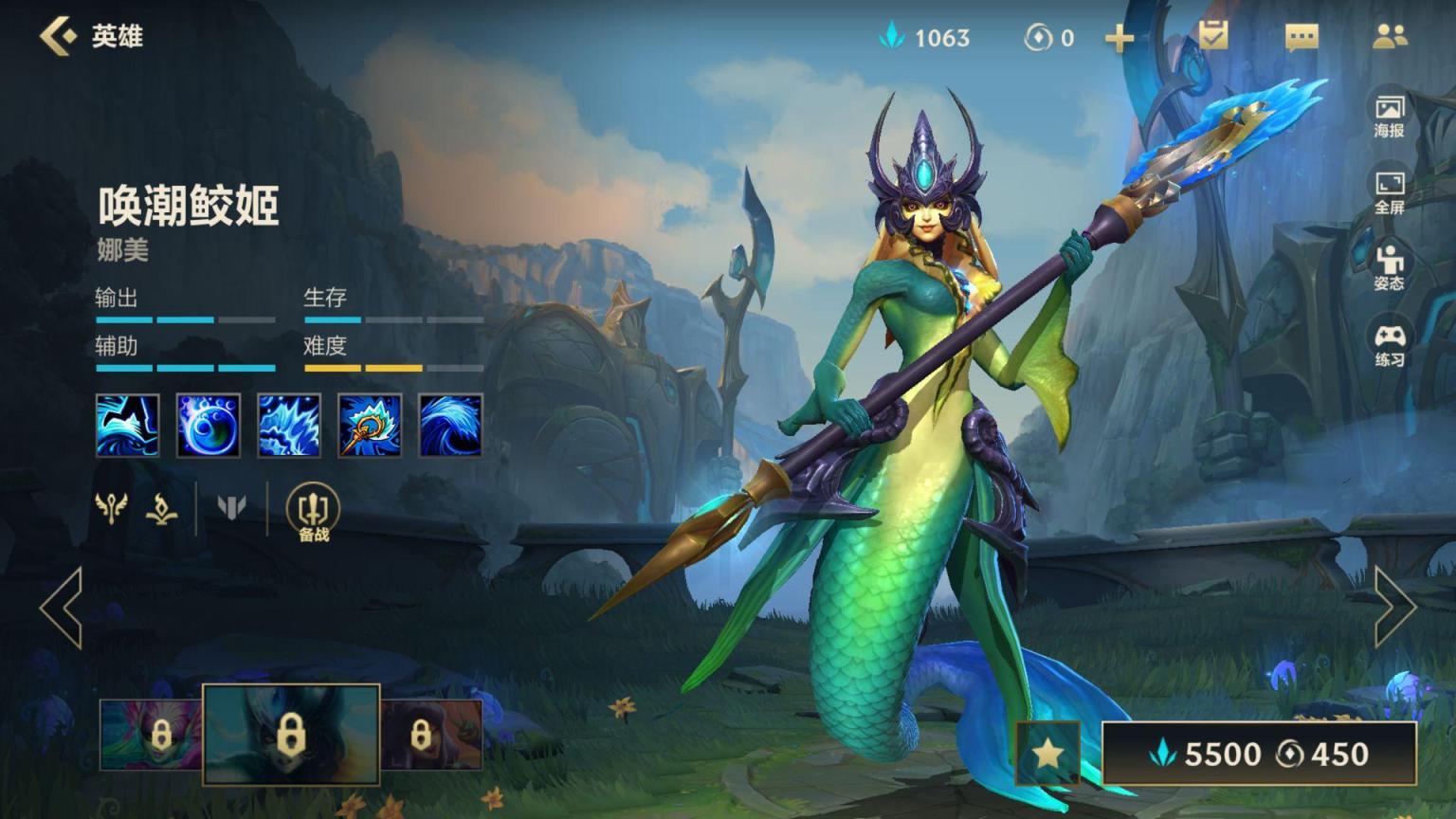Viewport: 1456px width, 819px height.
Task: Select Nami's passive ability icon
Action: point(127,426)
